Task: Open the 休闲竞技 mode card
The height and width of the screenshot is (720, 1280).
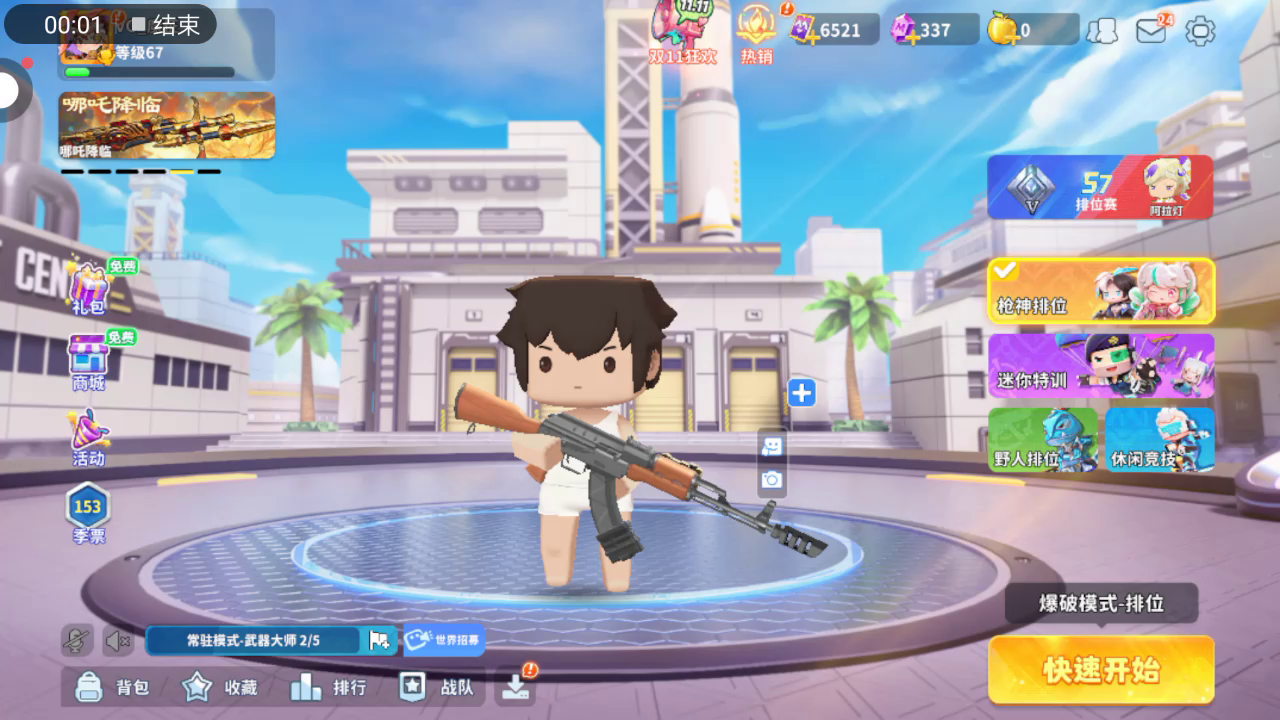Action: (x=1160, y=439)
